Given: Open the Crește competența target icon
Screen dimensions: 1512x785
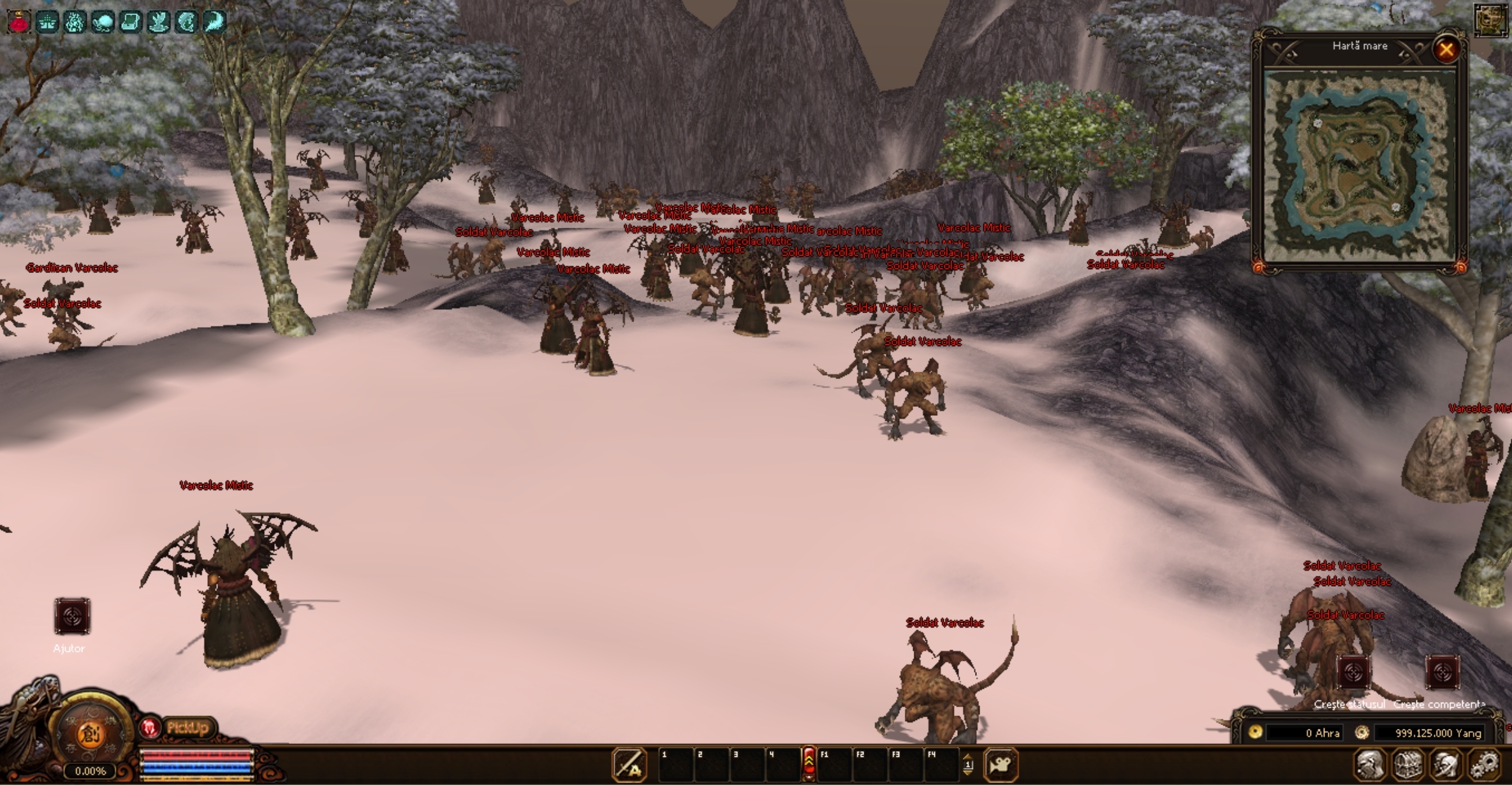Looking at the screenshot, I should tap(1442, 672).
